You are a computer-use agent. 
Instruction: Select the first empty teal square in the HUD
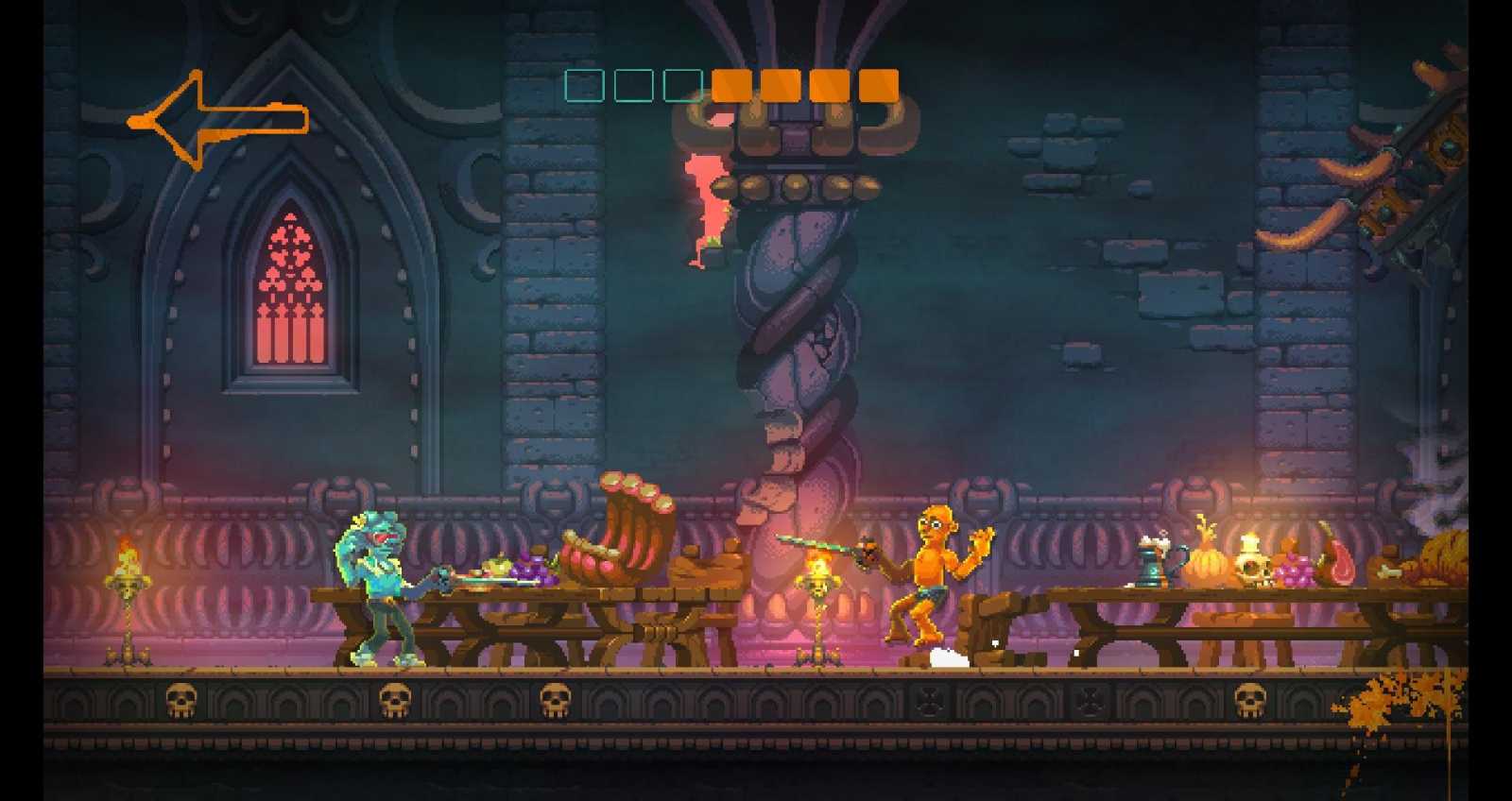(x=586, y=87)
